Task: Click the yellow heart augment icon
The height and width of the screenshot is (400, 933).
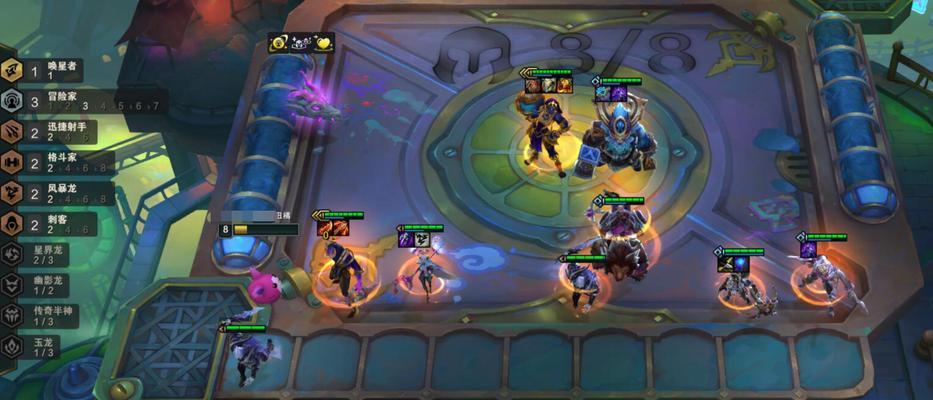Action: coord(324,44)
